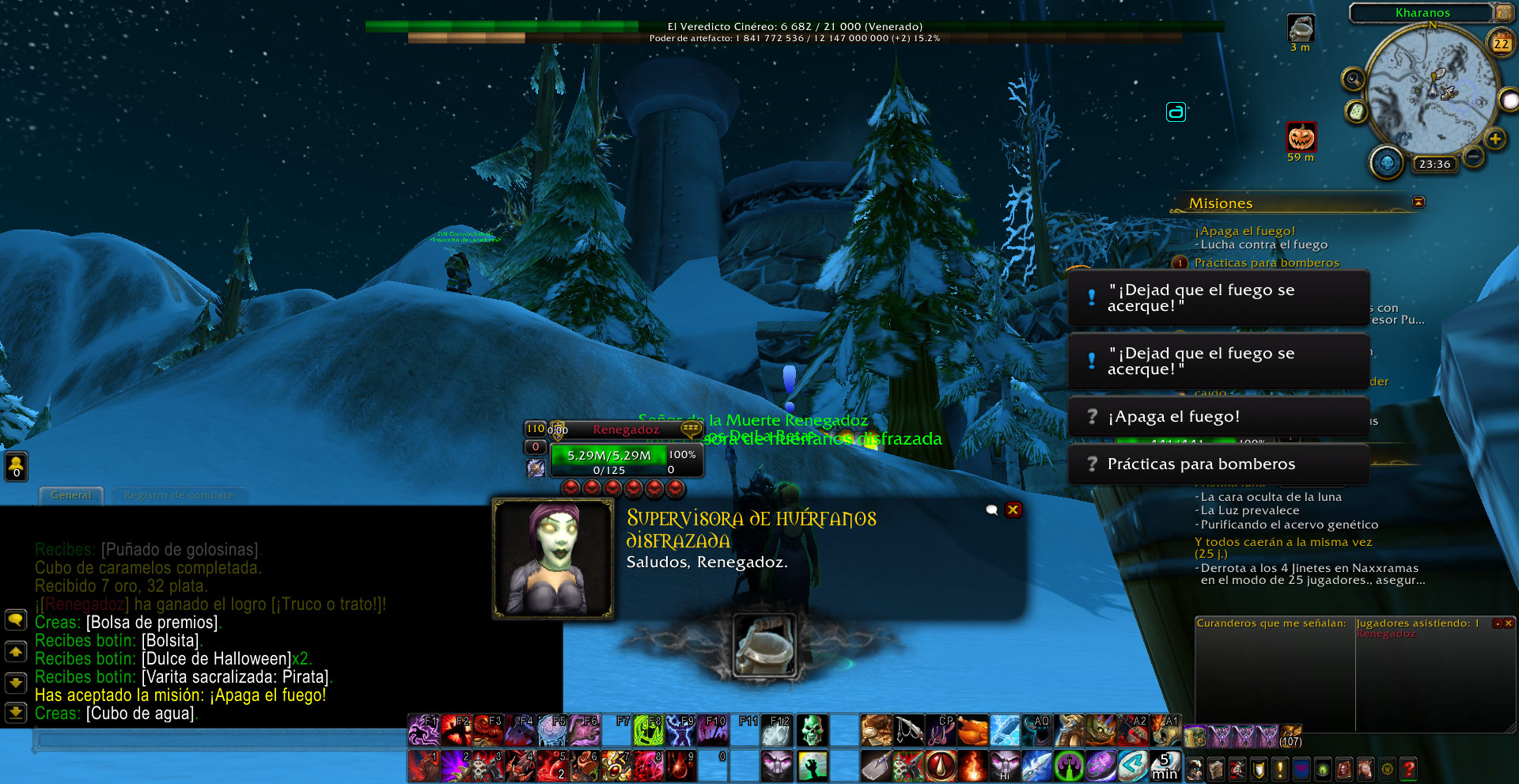Cast the green rune circle ability on F8
This screenshot has height=784, width=1519.
click(648, 730)
